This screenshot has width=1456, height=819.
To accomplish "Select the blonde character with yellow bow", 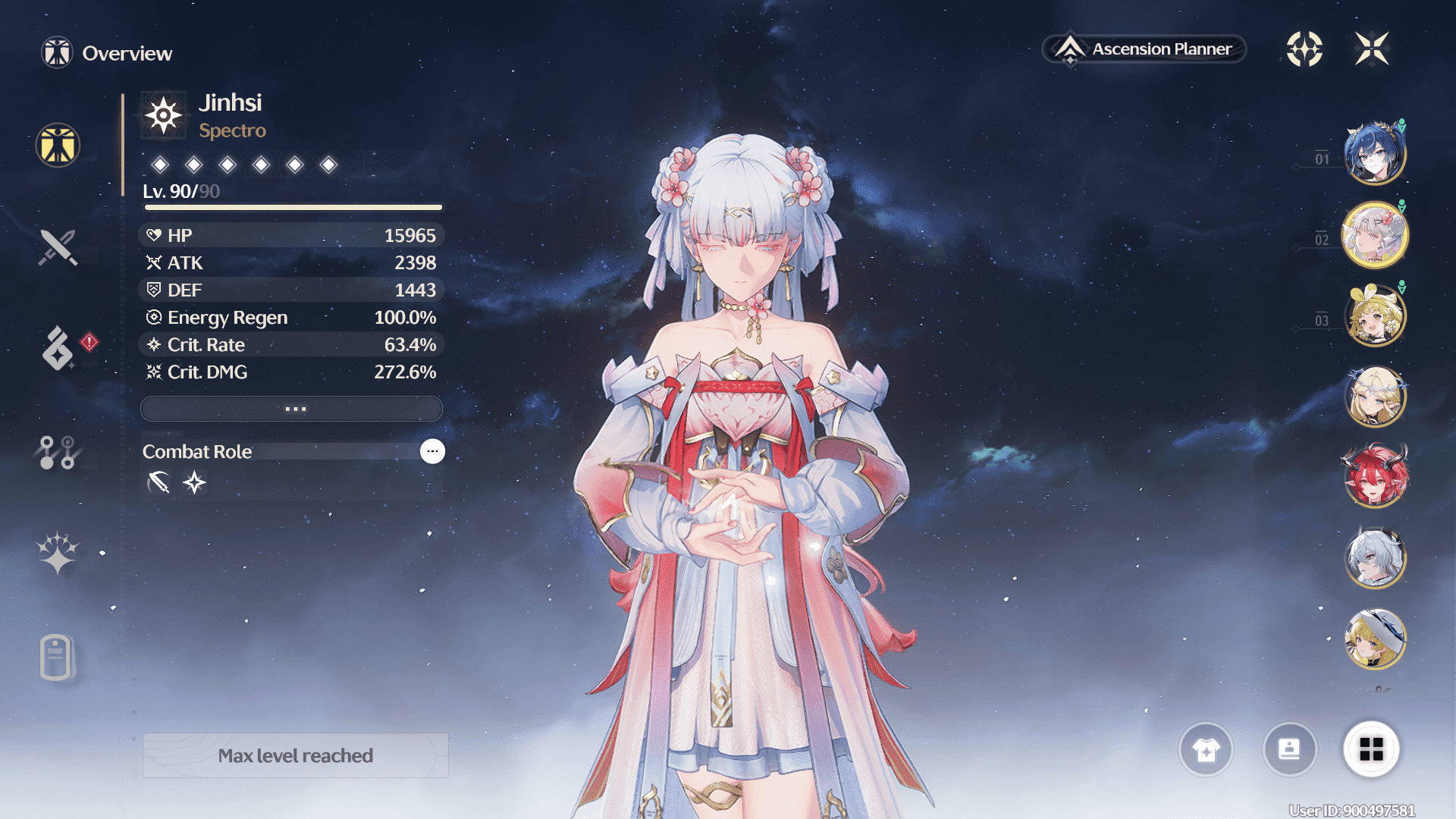I will coord(1375,316).
